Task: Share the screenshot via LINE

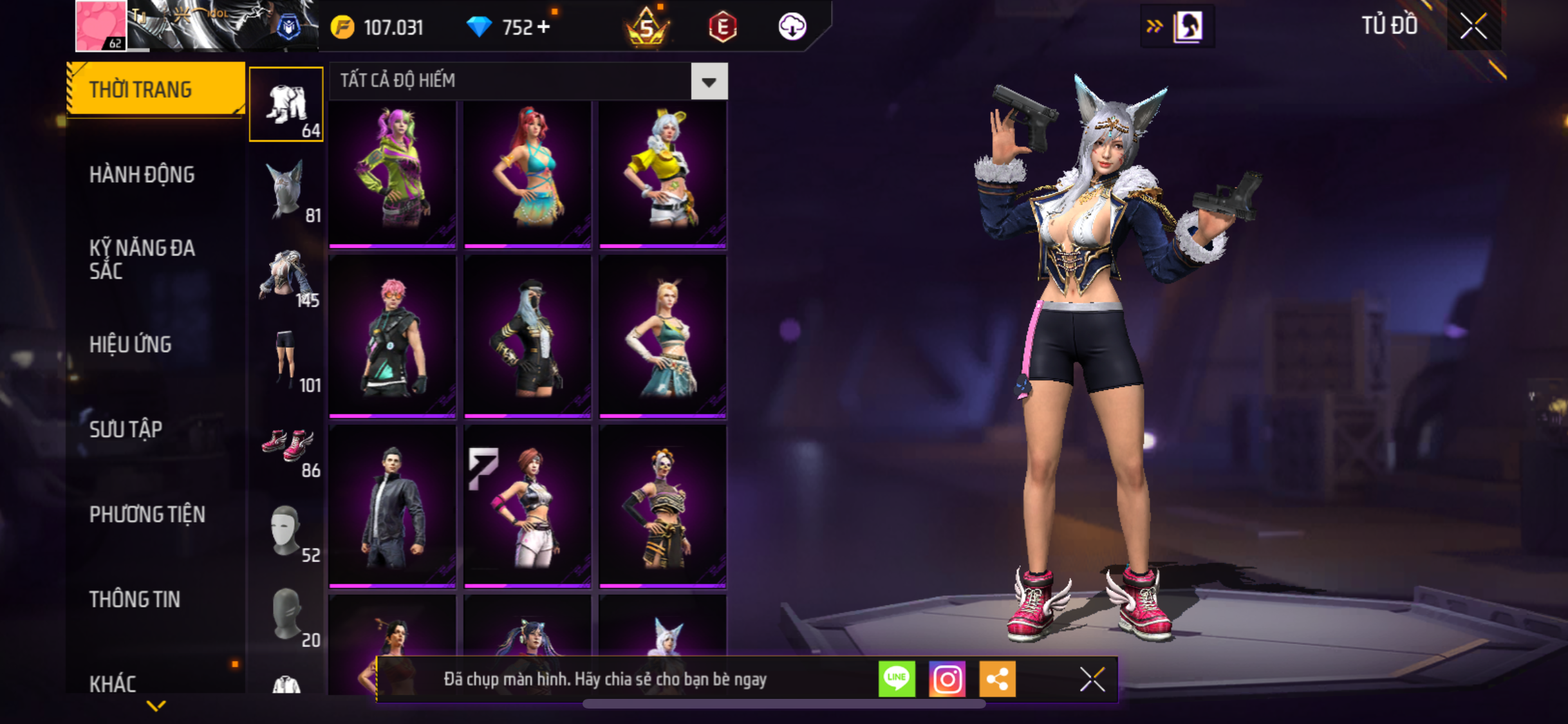Action: 897,678
